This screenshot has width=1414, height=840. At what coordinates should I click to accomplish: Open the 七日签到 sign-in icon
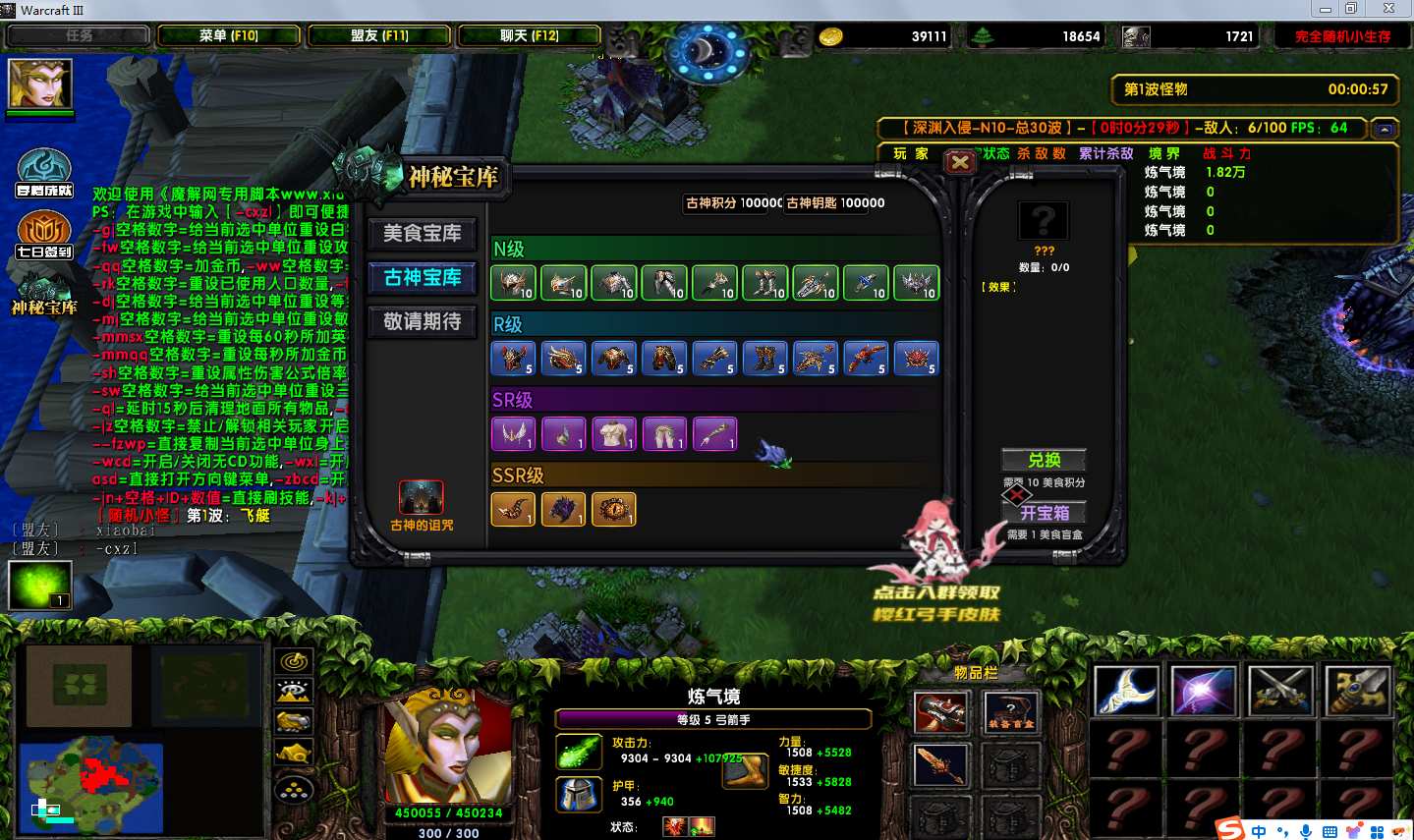pyautogui.click(x=44, y=234)
